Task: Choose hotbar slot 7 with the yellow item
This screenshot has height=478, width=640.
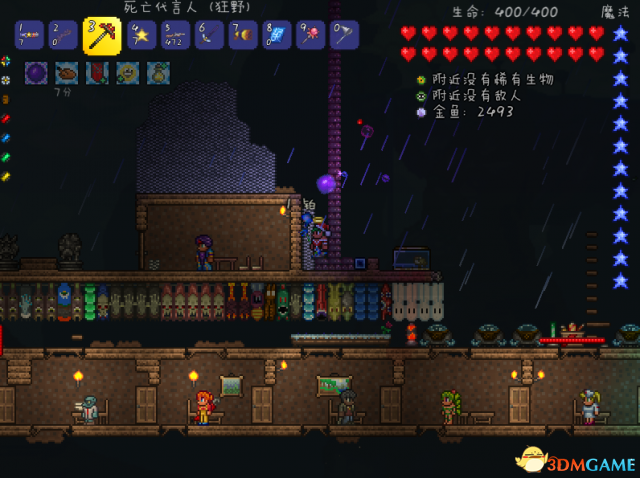Action: (x=243, y=36)
